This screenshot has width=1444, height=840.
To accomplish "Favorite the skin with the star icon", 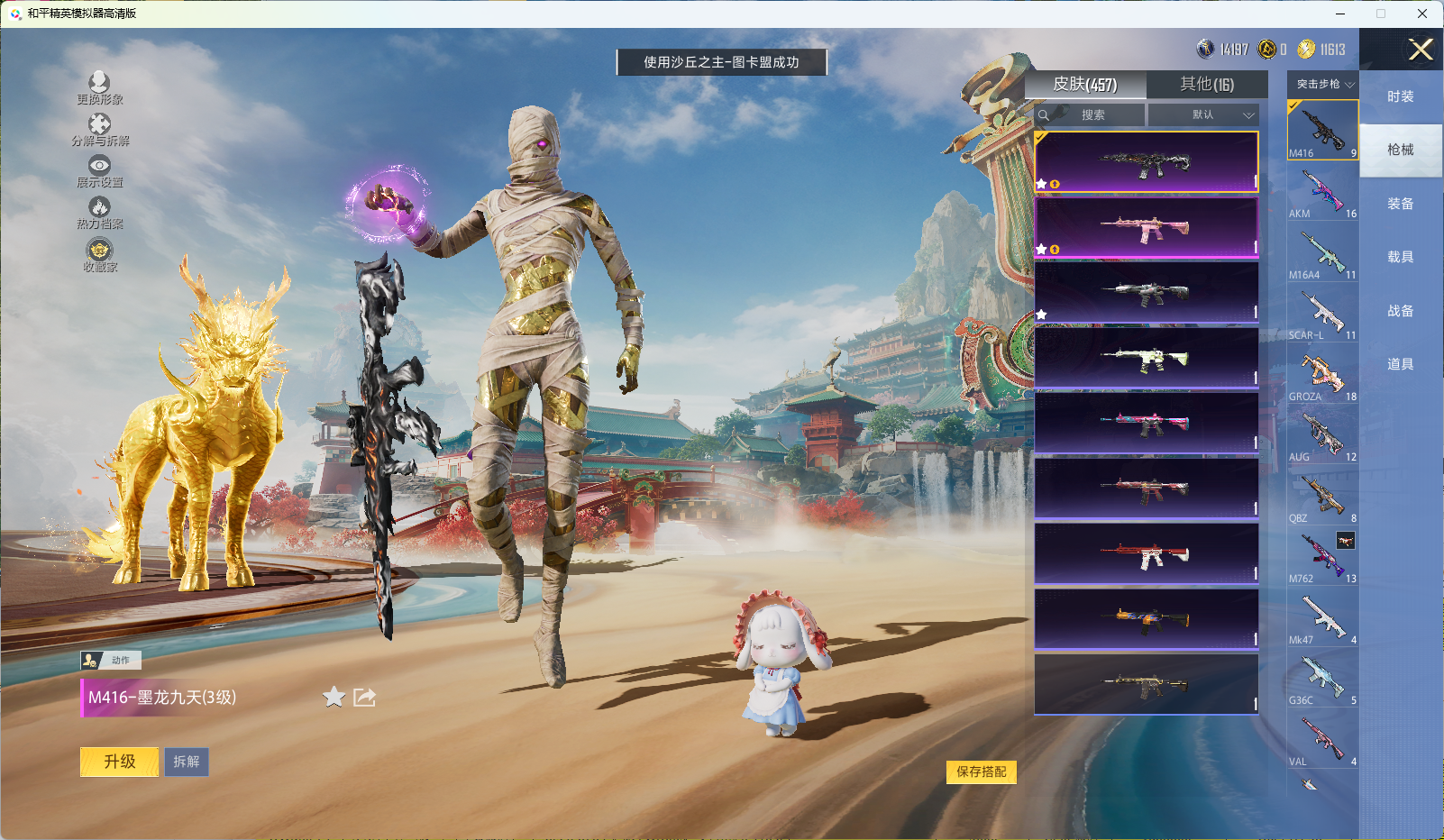I will click(334, 697).
